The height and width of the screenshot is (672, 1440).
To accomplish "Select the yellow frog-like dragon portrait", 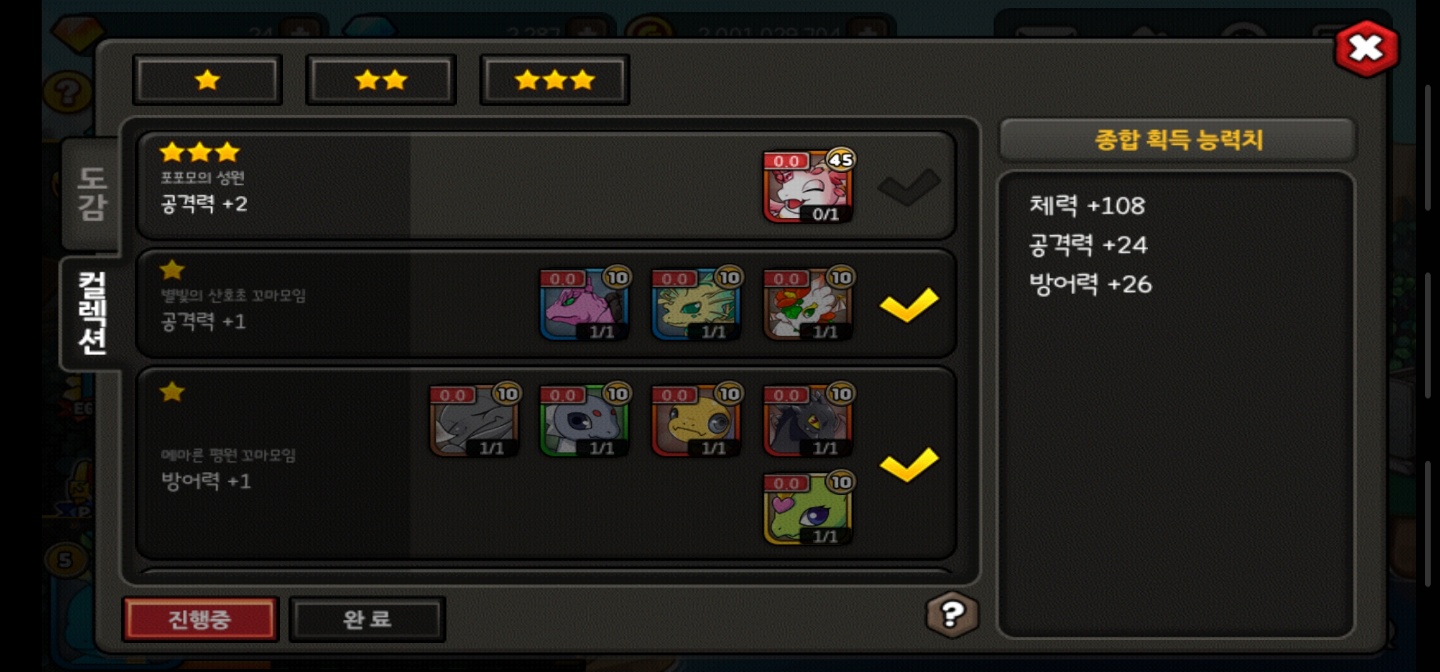I will 696,421.
